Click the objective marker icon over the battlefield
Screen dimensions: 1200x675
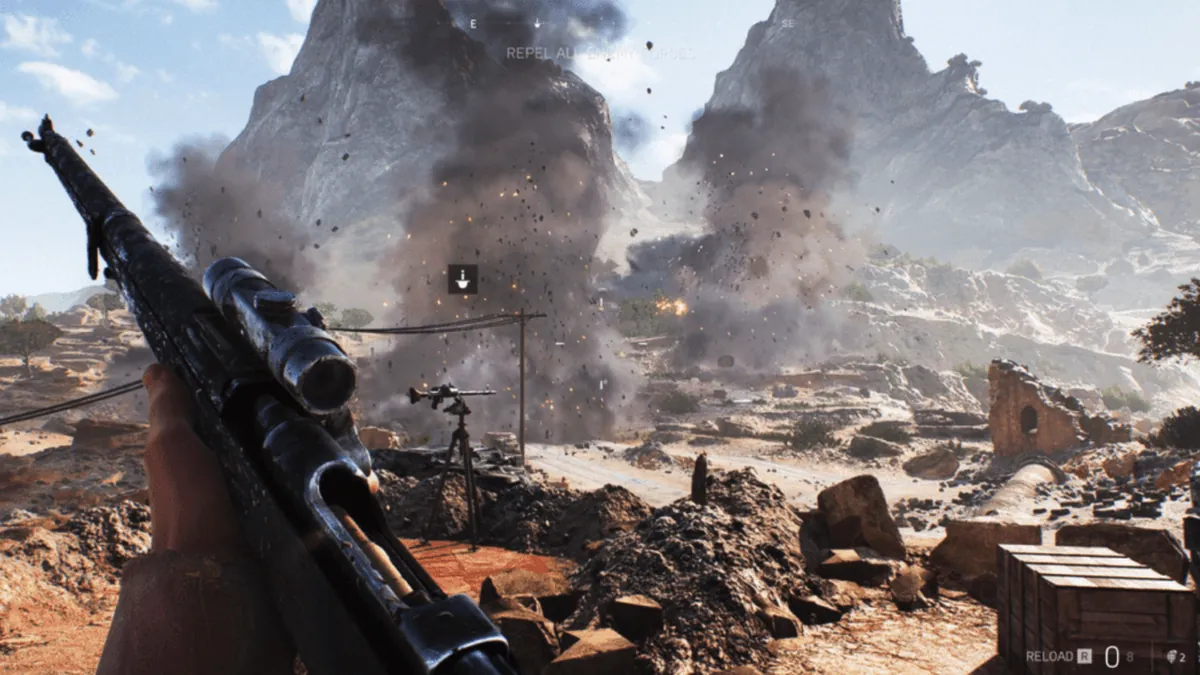click(462, 279)
